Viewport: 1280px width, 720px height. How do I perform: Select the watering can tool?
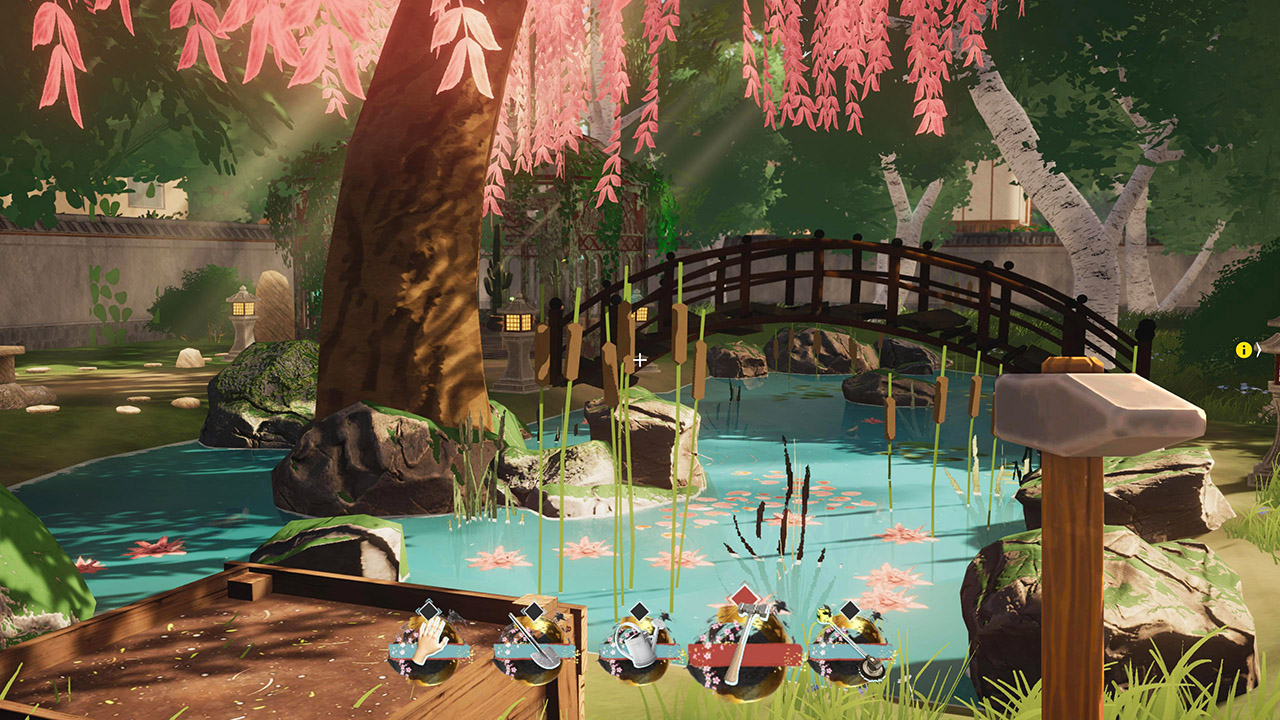640,650
